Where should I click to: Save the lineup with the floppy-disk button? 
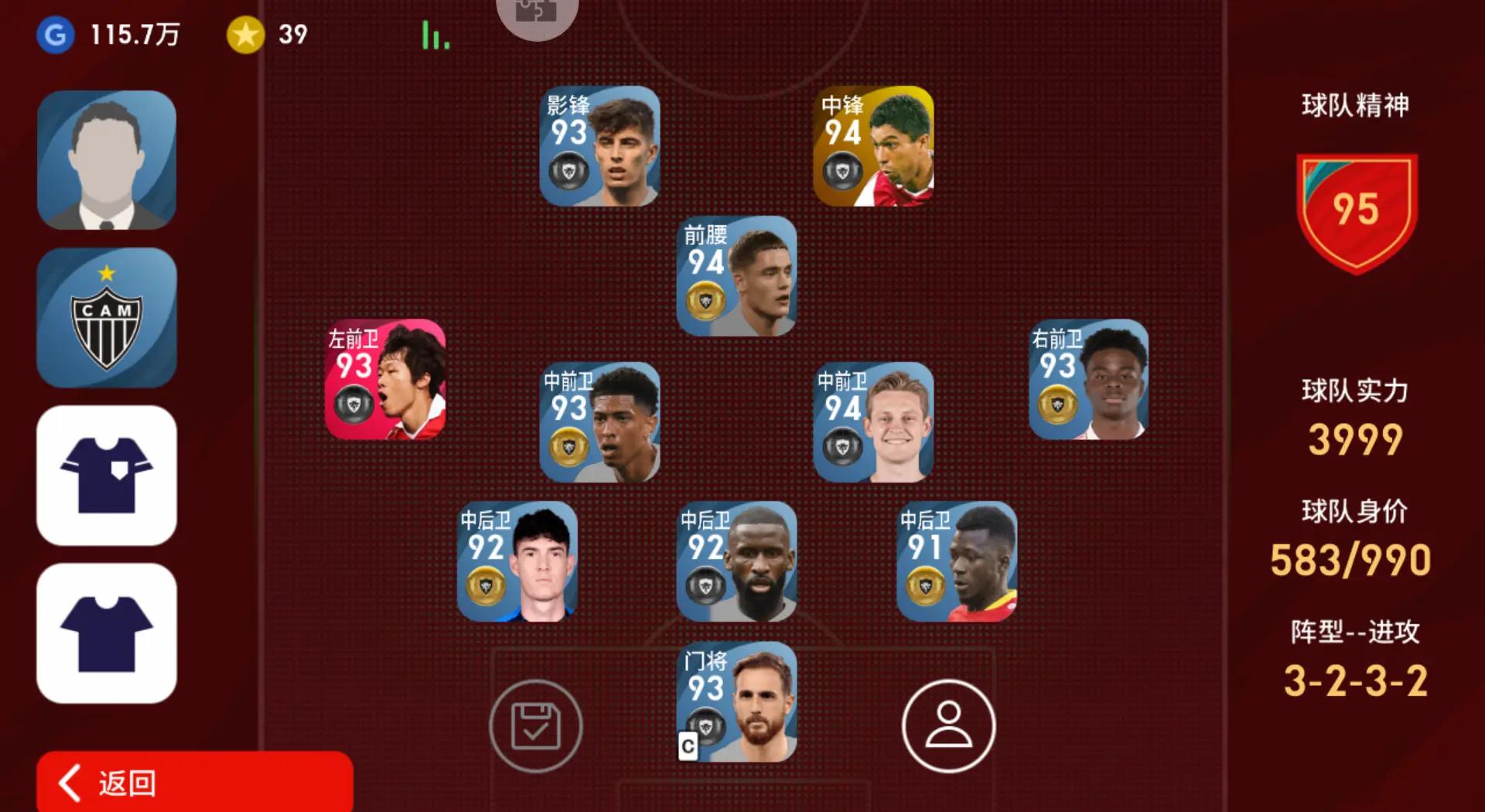(535, 725)
